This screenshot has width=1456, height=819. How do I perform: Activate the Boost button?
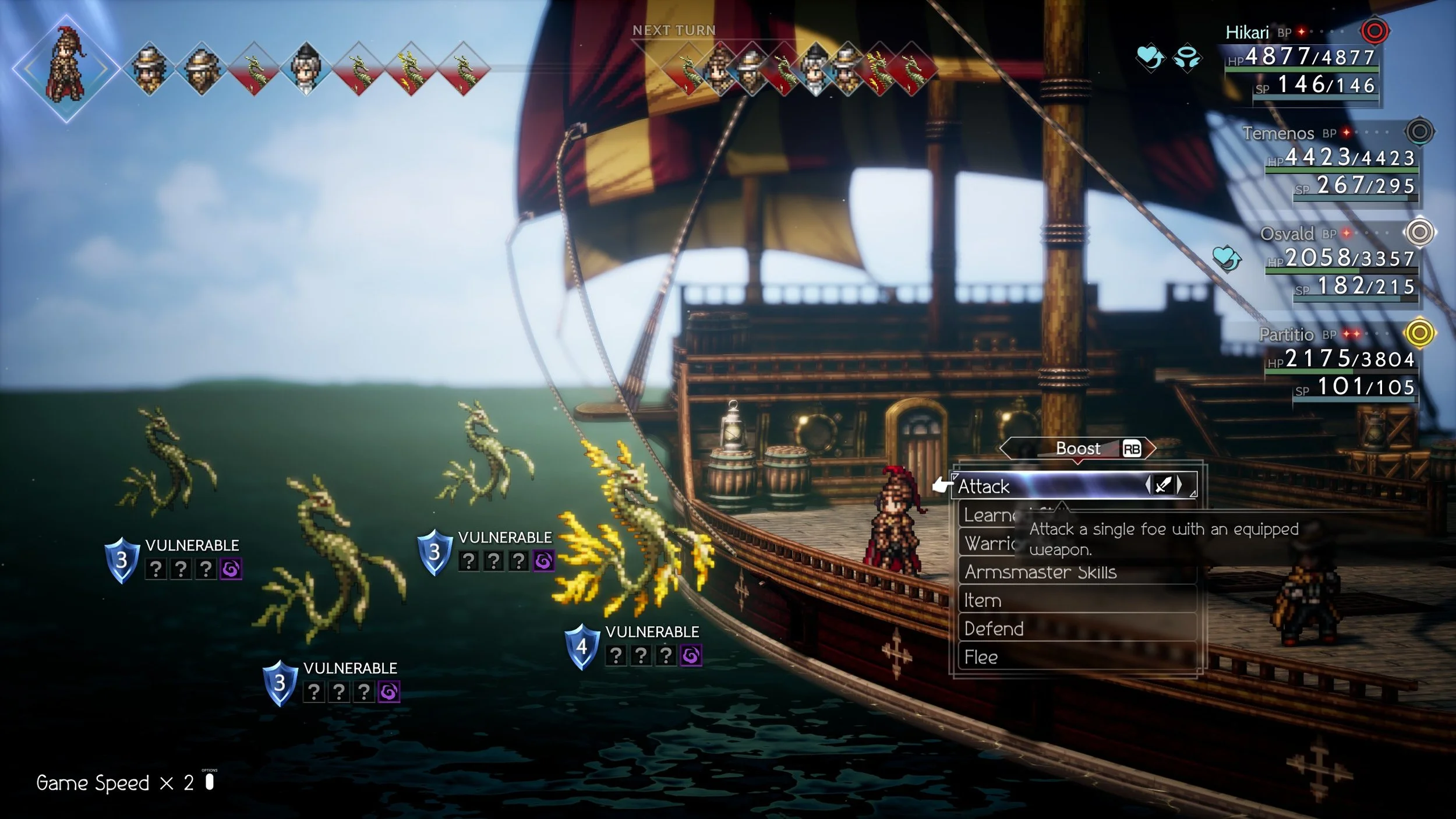tap(1078, 449)
